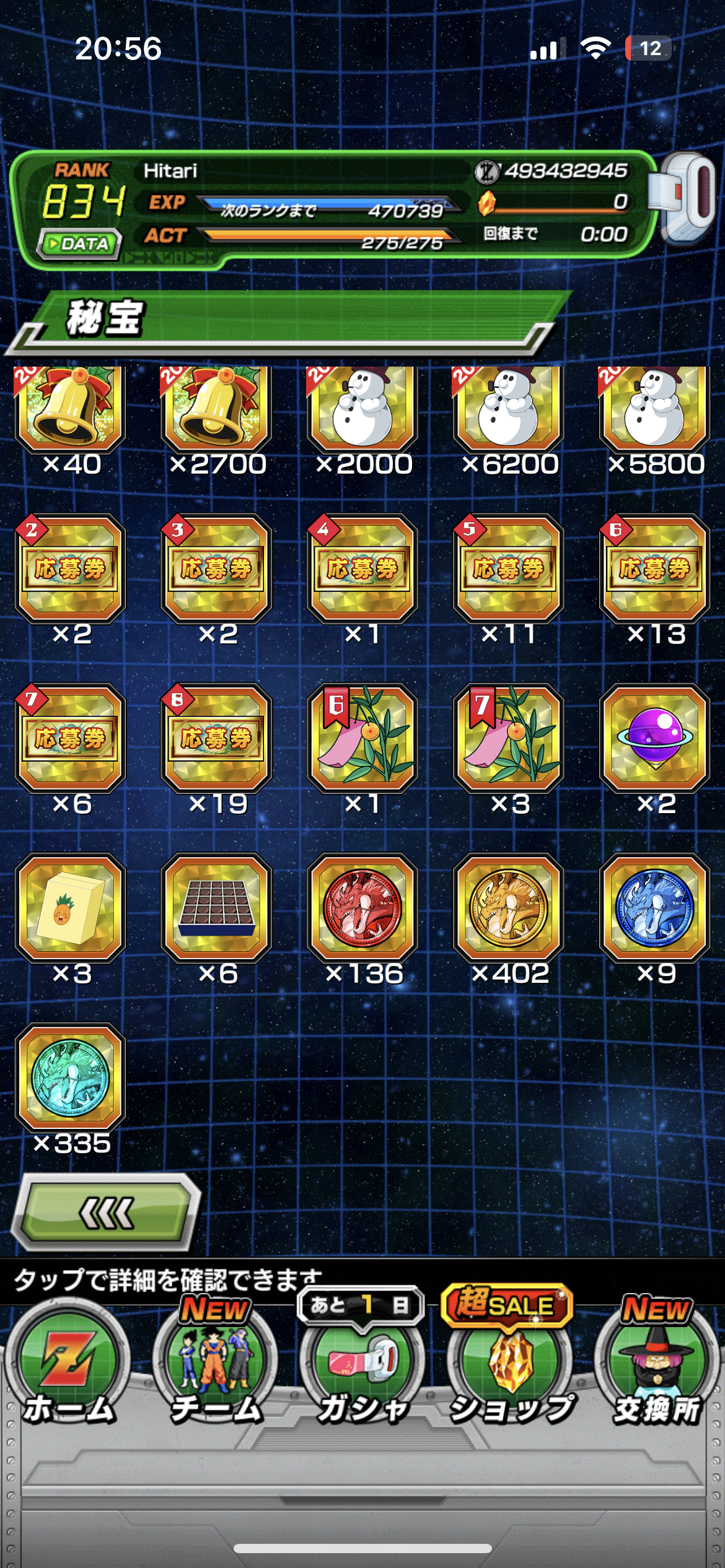Select the purple planet treasure

(x=655, y=738)
